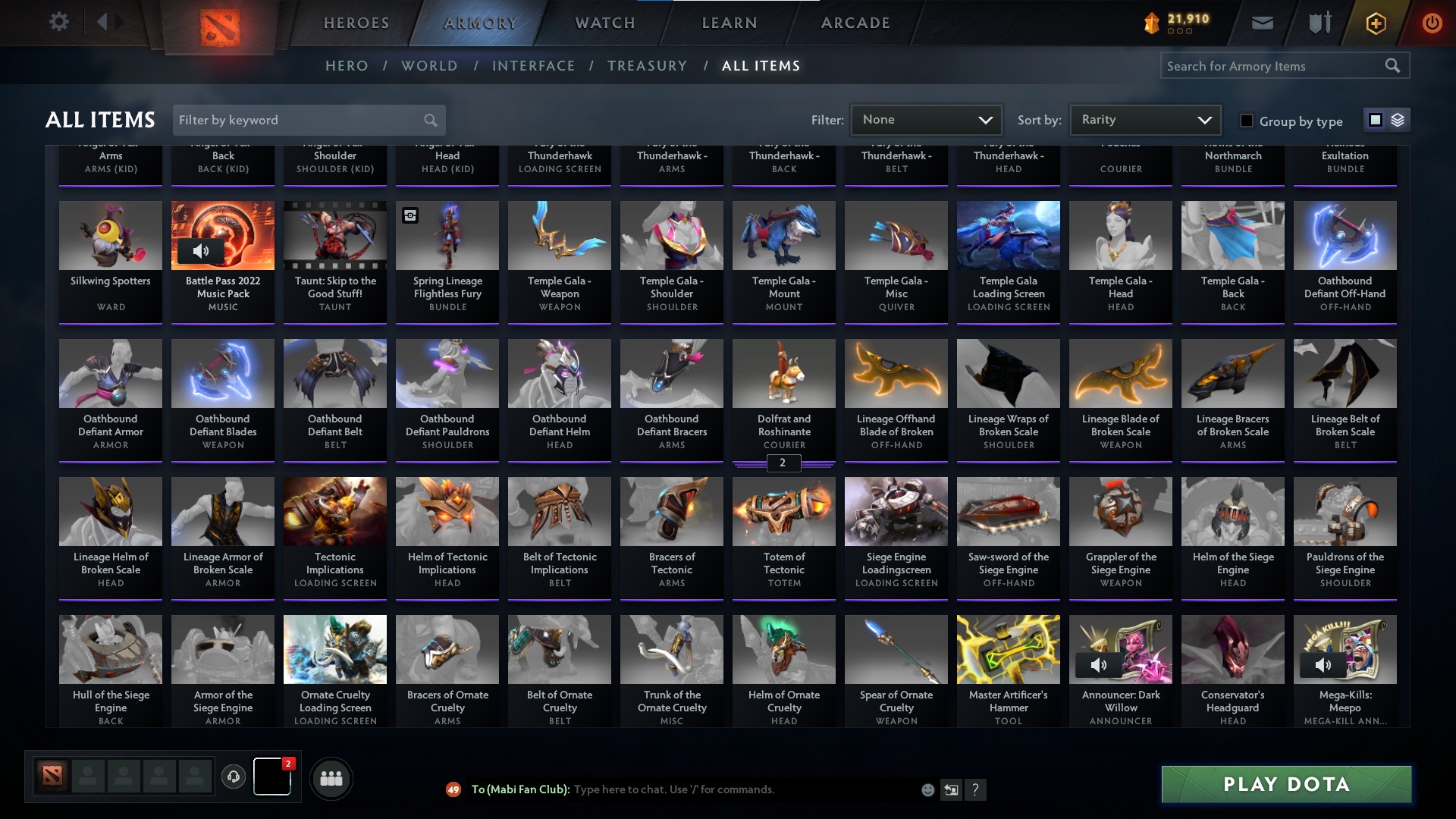
Task: Open the mail notifications envelope icon
Action: [1262, 23]
